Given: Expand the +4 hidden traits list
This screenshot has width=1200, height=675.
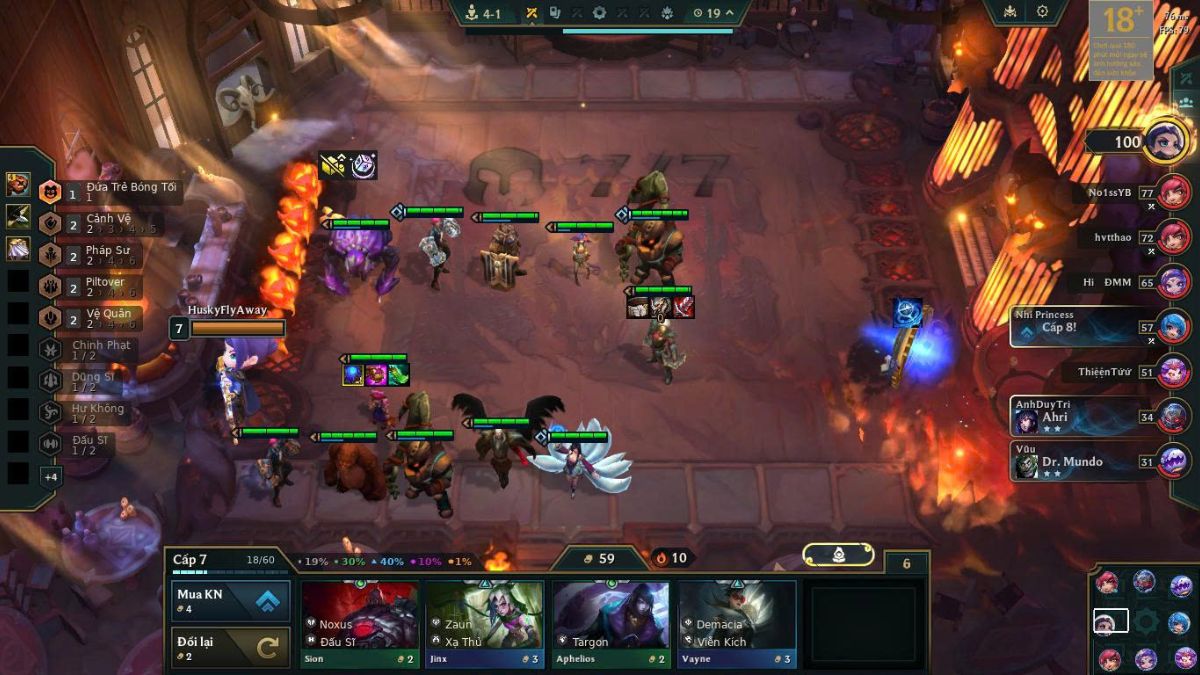Looking at the screenshot, I should (50, 477).
